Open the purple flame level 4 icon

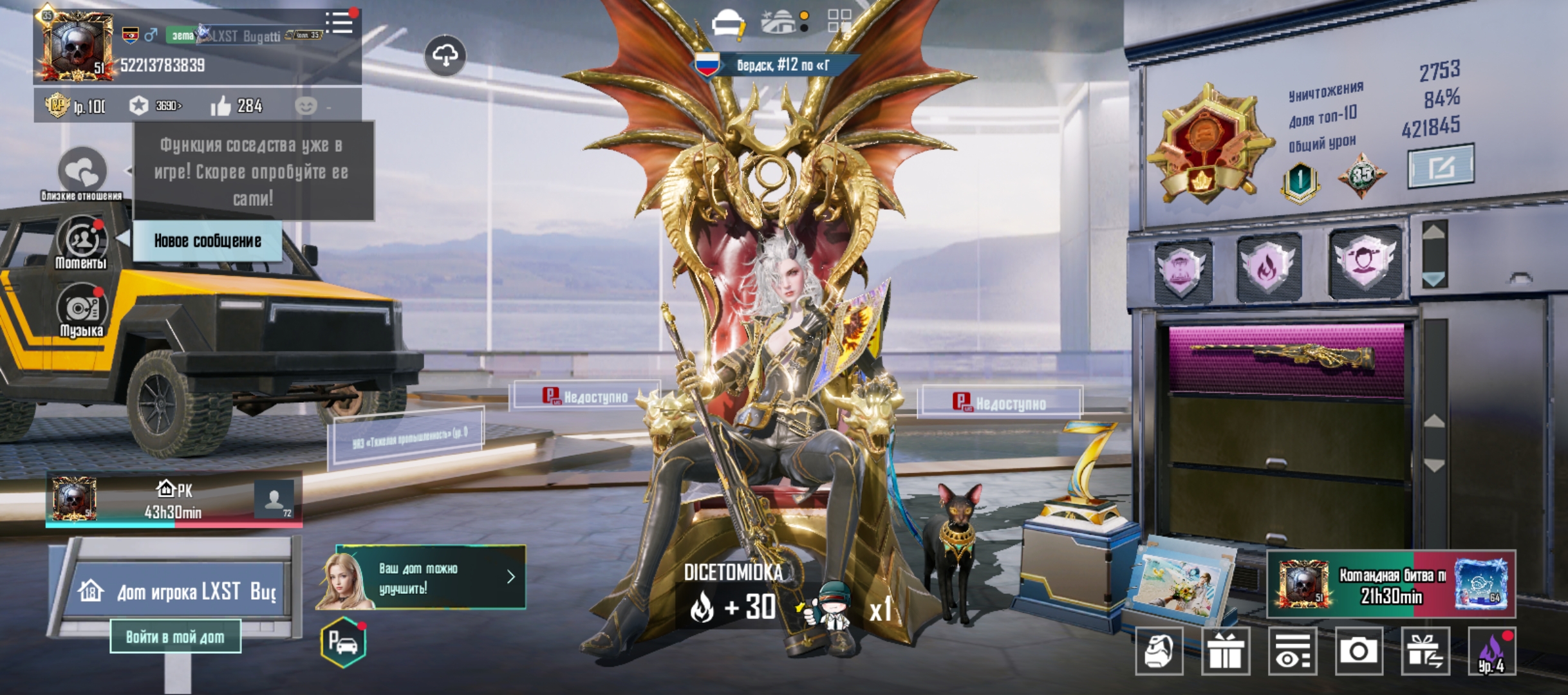1491,651
